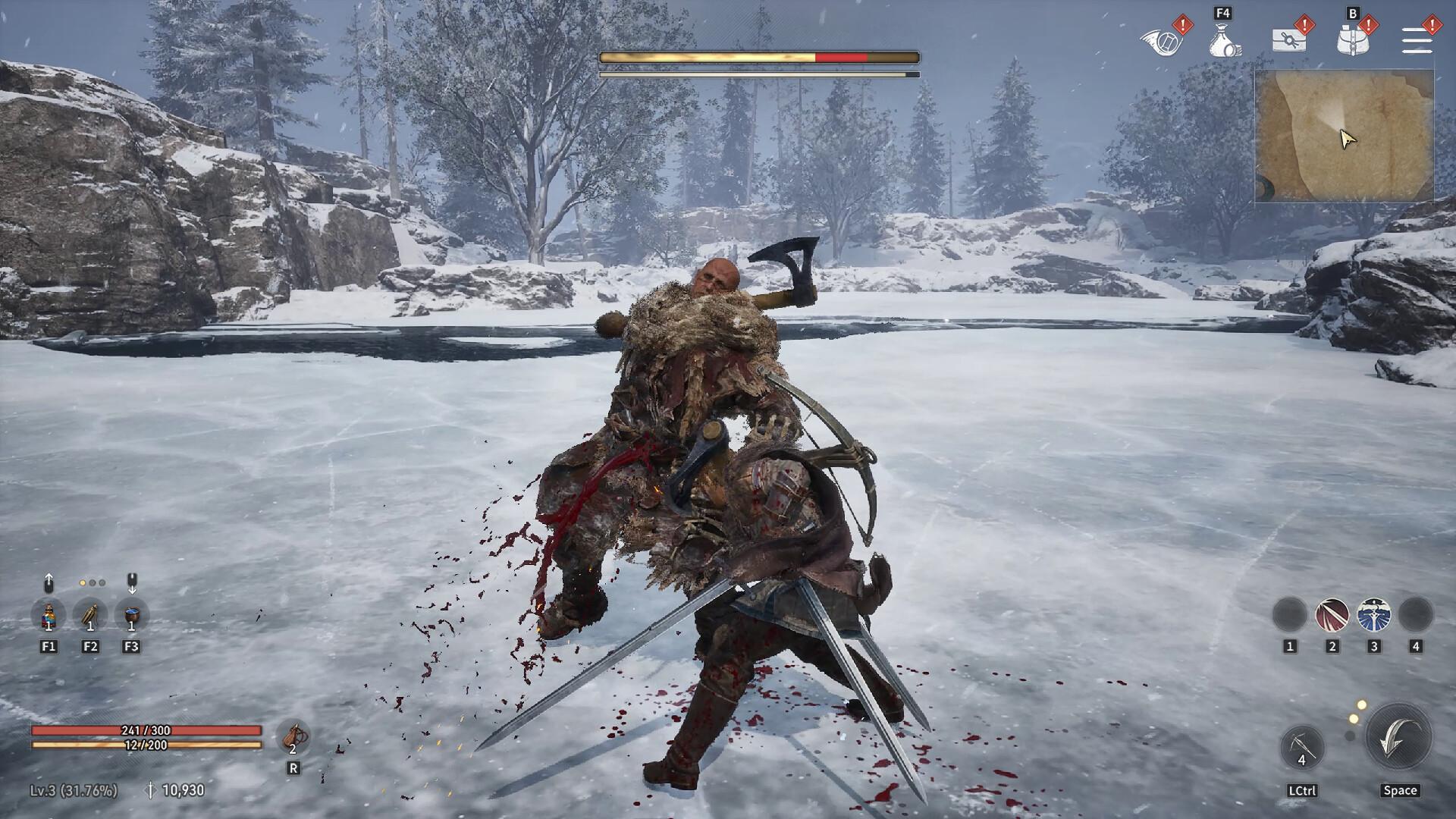The image size is (1456, 819).
Task: Open the coin pouch shop icon
Action: point(1223,40)
